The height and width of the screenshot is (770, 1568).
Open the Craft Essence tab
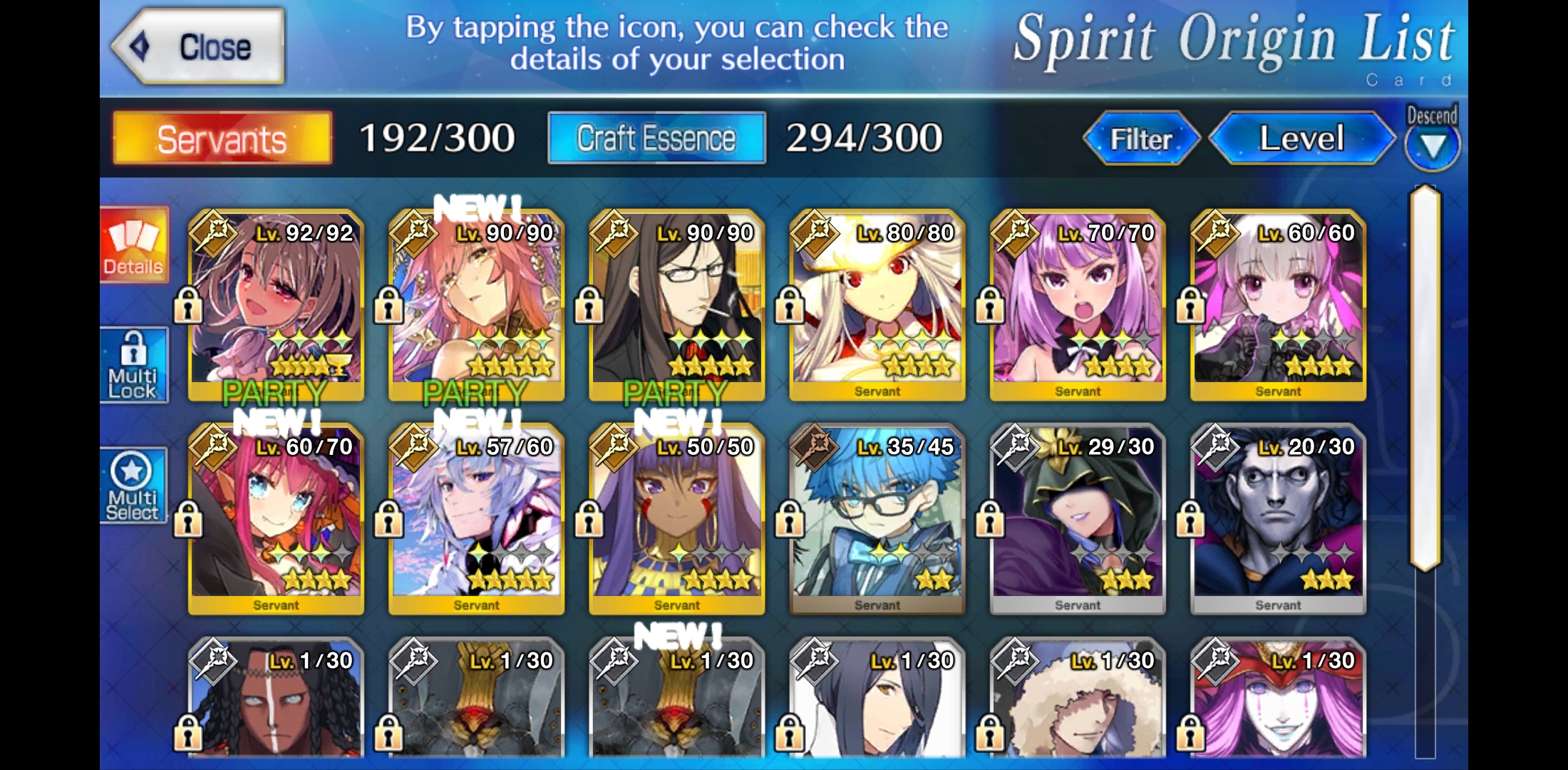tap(656, 138)
